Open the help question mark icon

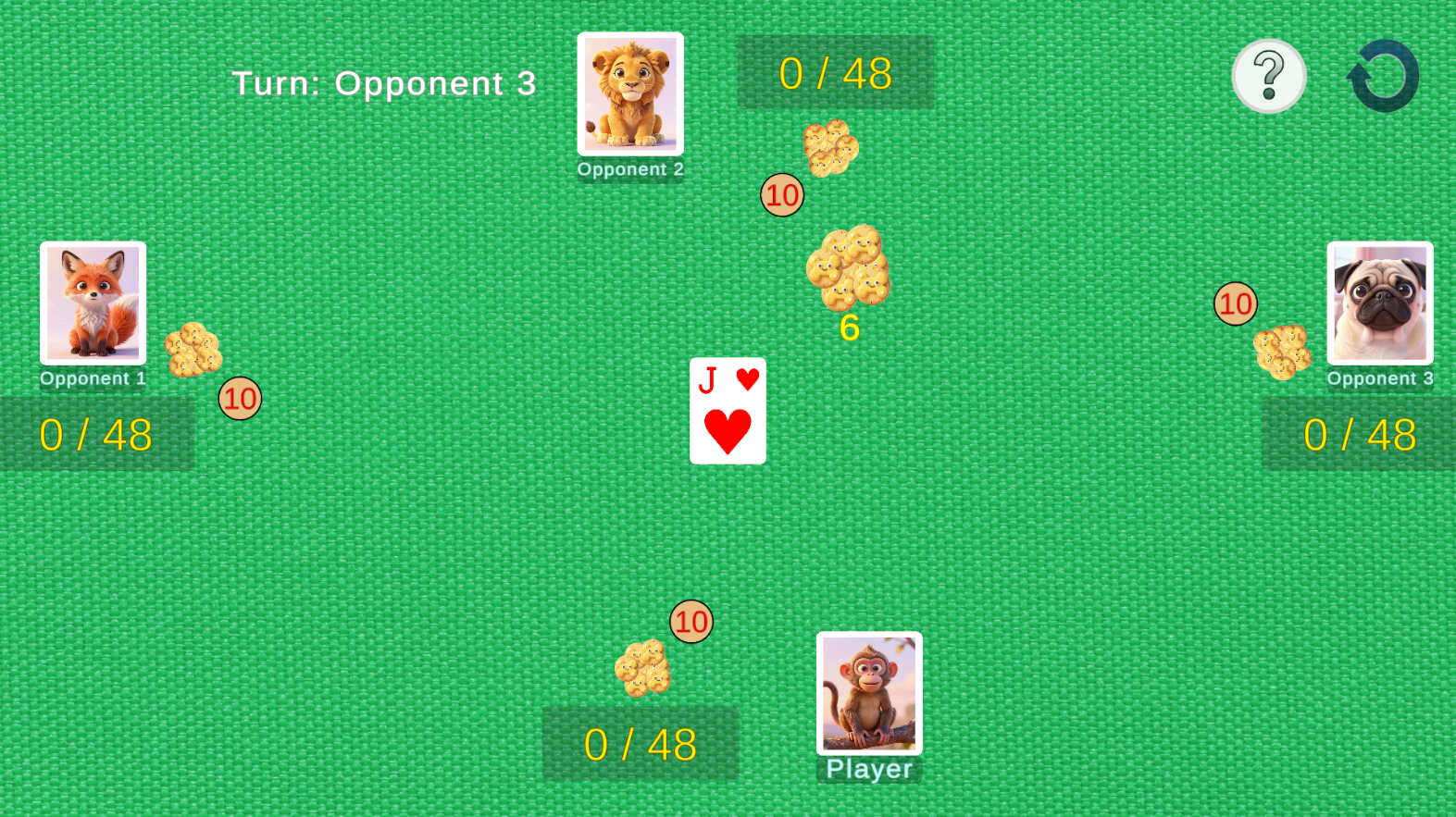pos(1268,76)
